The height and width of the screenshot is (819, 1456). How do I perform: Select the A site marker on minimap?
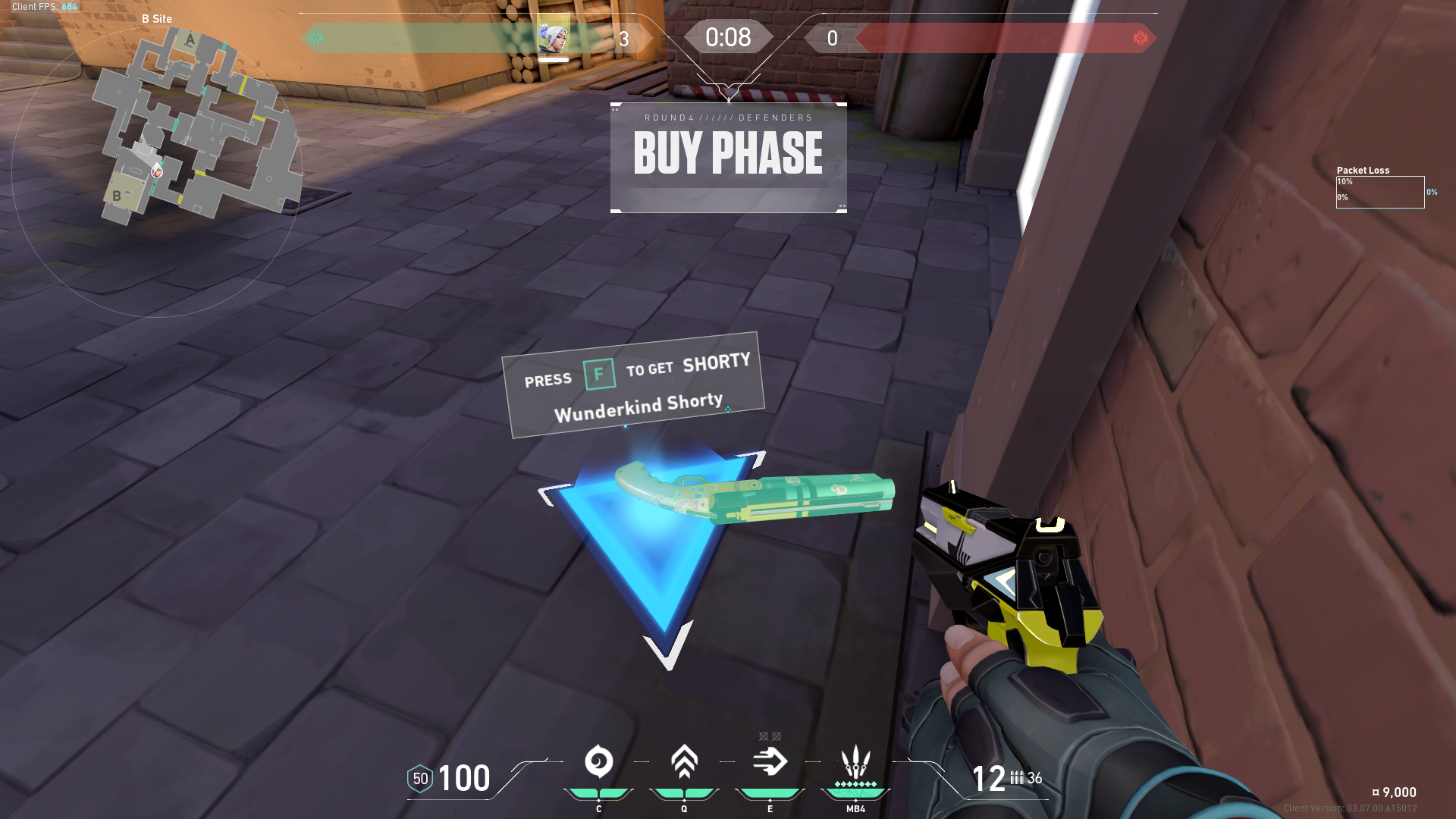click(190, 40)
